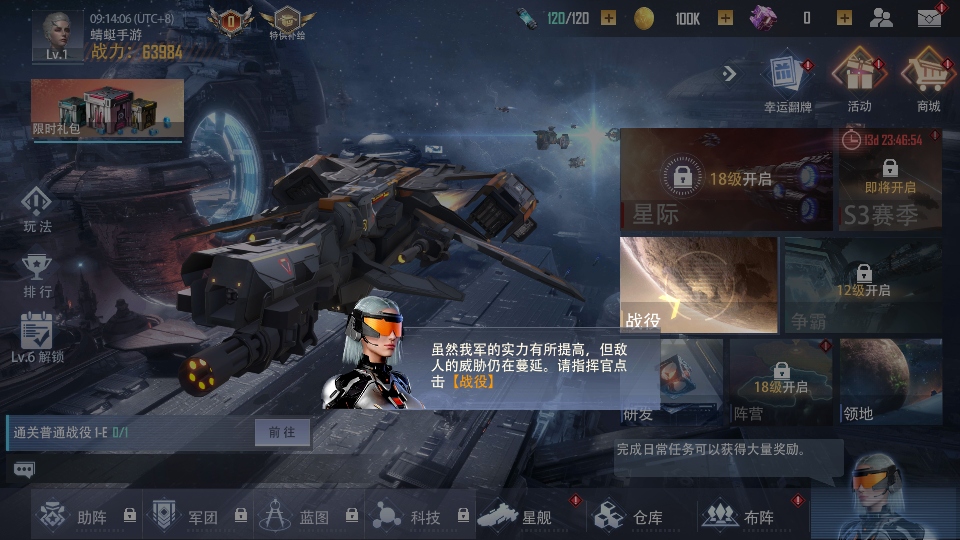Open the 研发 research tile
Image resolution: width=960 pixels, height=540 pixels.
(x=670, y=381)
